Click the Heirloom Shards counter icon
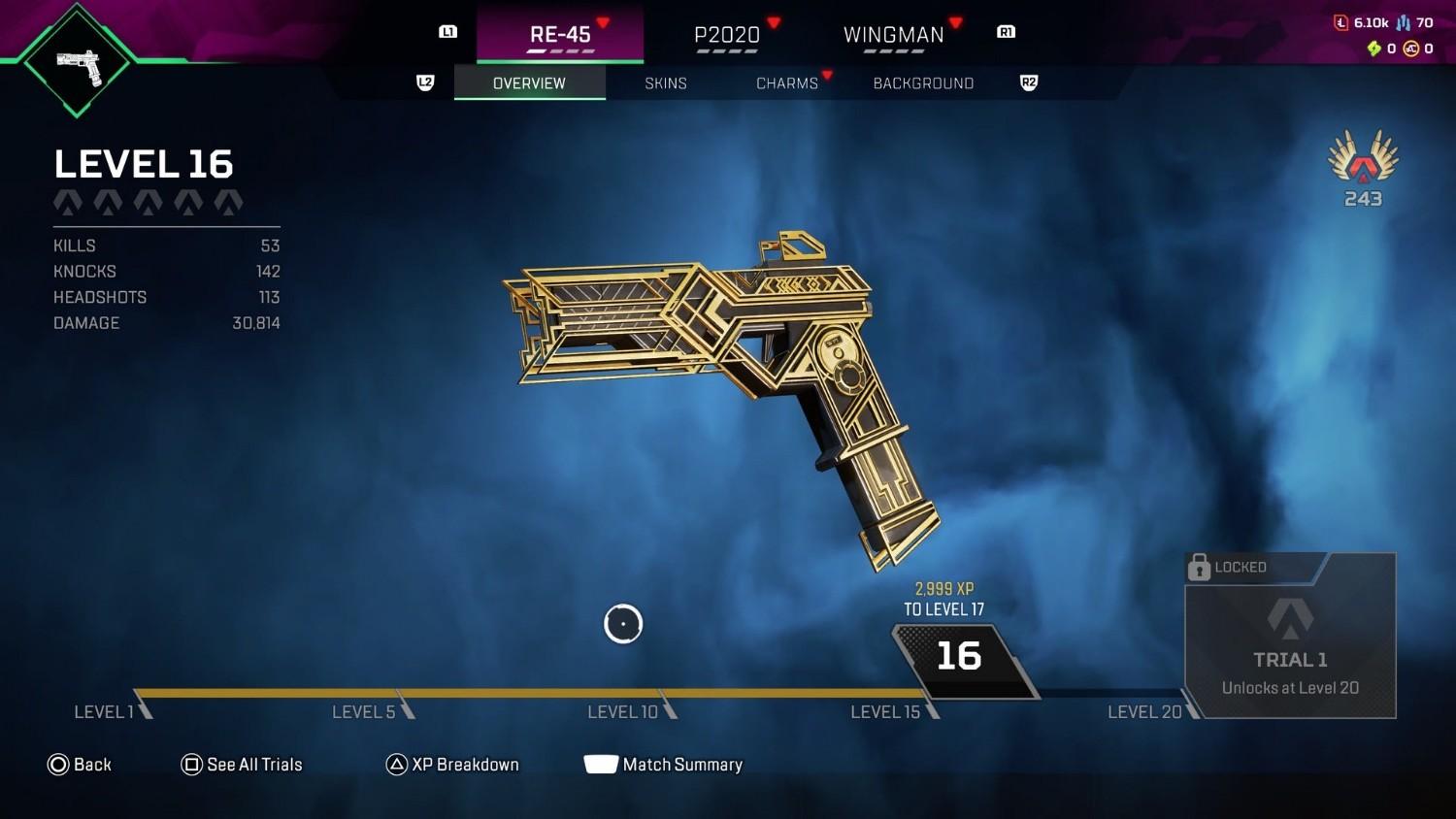The image size is (1456, 819). pyautogui.click(x=1373, y=48)
